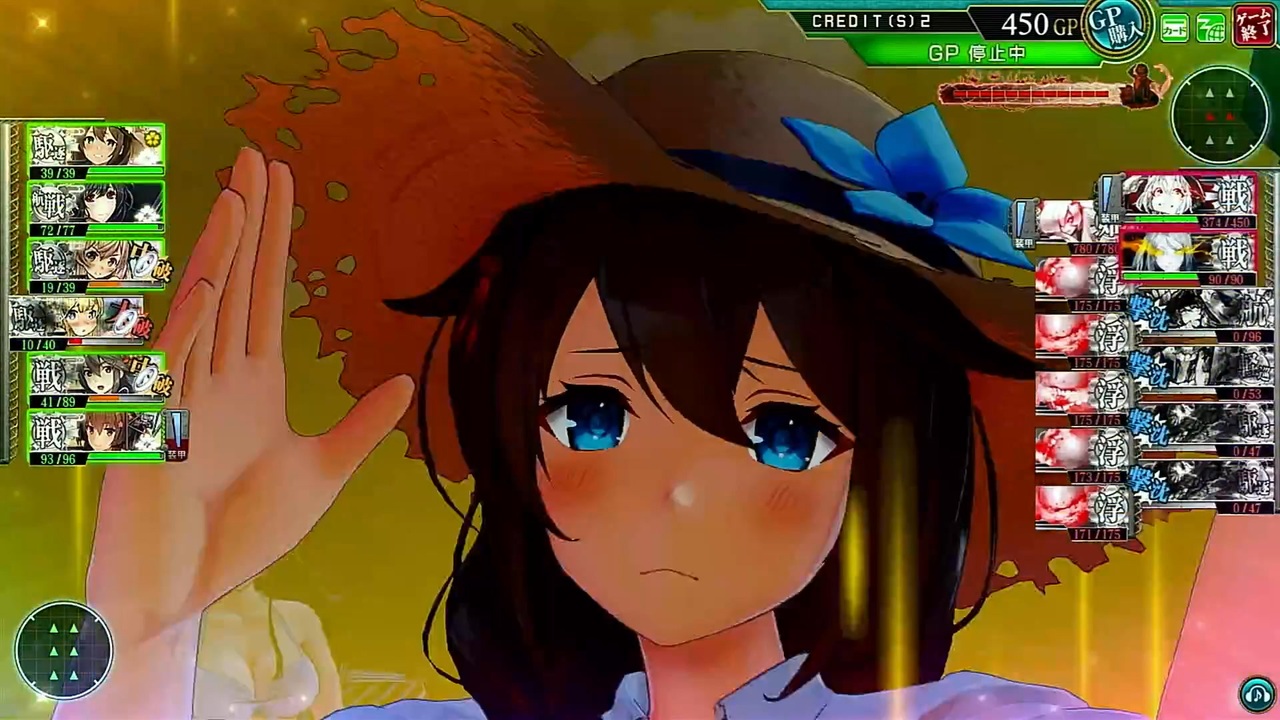Open the GP購入 purchase menu

click(x=1117, y=25)
